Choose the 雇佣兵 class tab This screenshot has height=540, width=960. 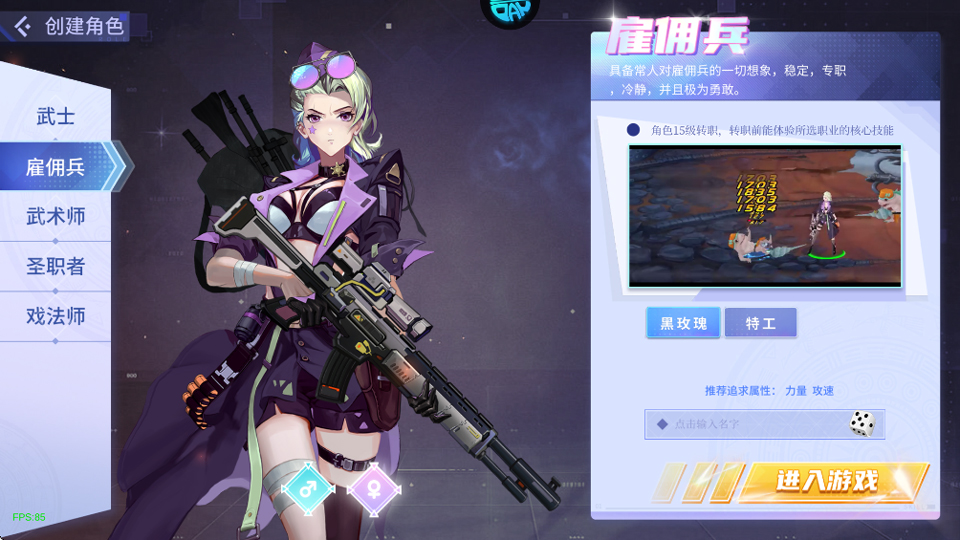55,167
